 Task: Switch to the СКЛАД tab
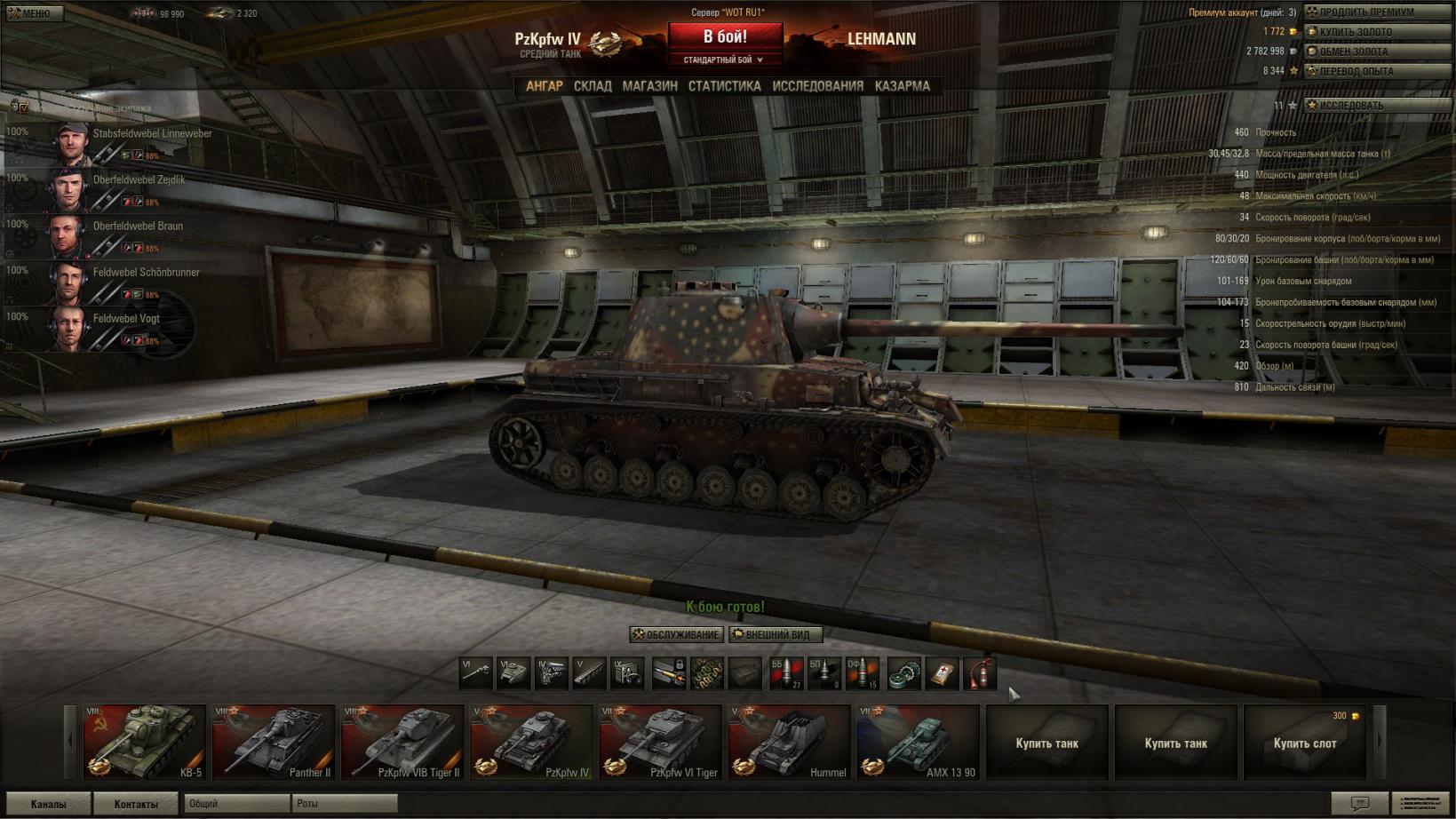point(593,86)
